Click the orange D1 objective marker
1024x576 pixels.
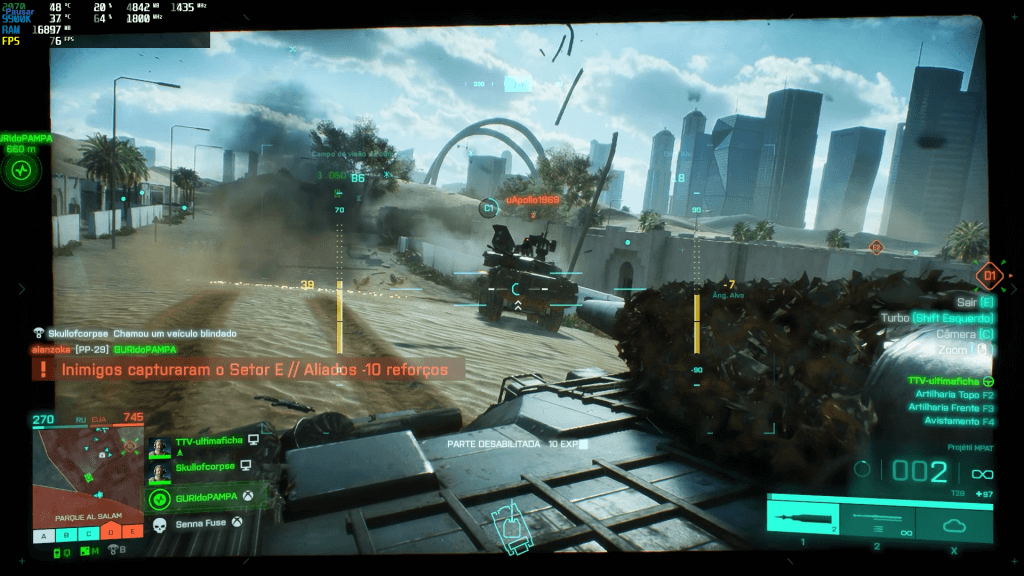[989, 273]
